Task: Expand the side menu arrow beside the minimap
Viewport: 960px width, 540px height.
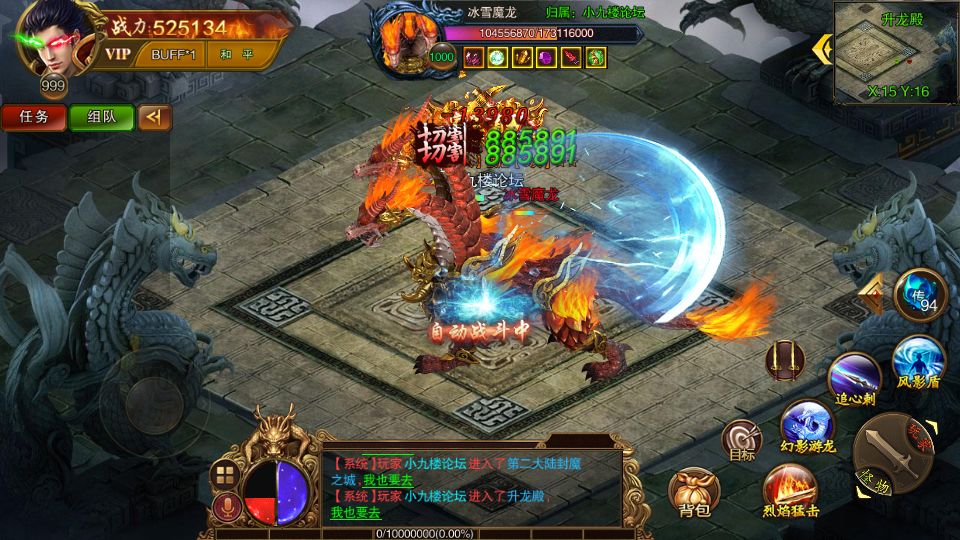Action: 822,48
